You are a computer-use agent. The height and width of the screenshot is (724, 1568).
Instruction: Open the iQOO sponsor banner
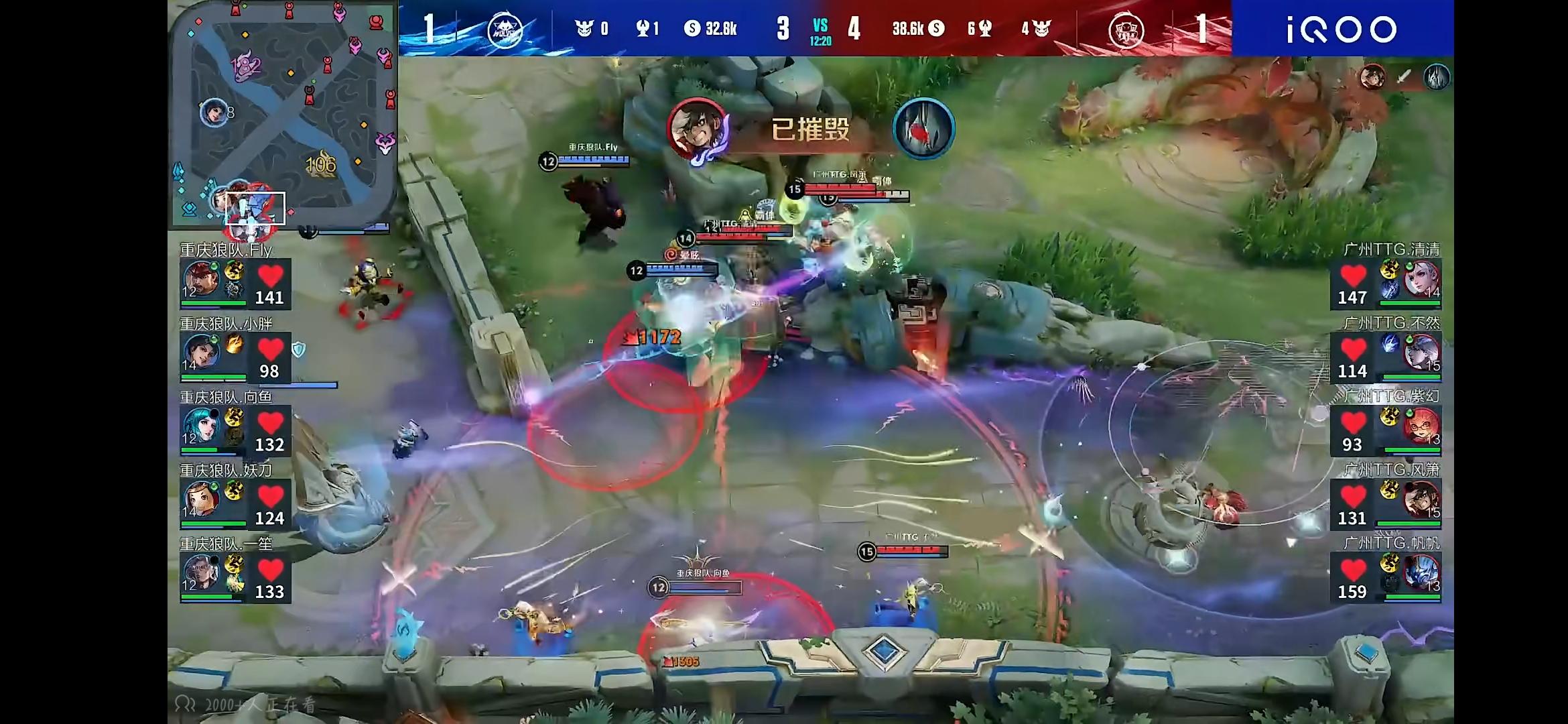pyautogui.click(x=1342, y=29)
